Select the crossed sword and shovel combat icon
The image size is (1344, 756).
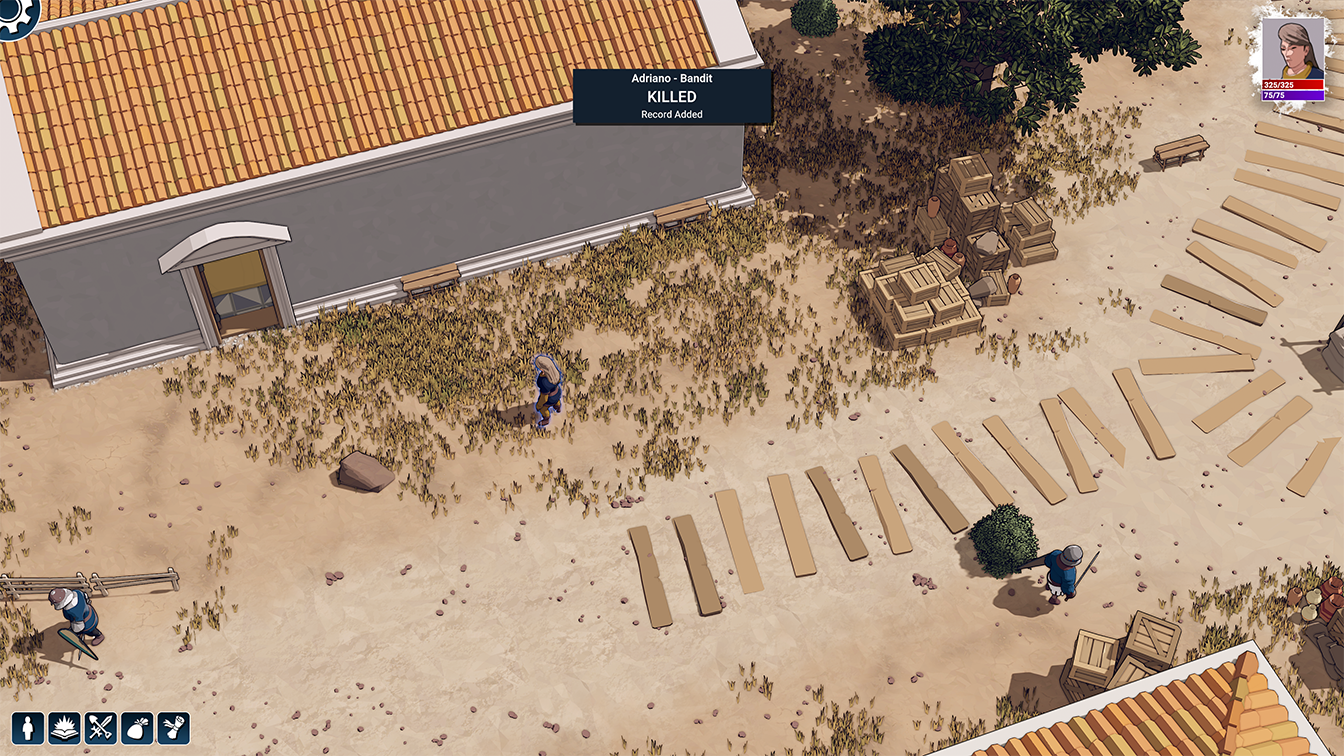point(100,727)
